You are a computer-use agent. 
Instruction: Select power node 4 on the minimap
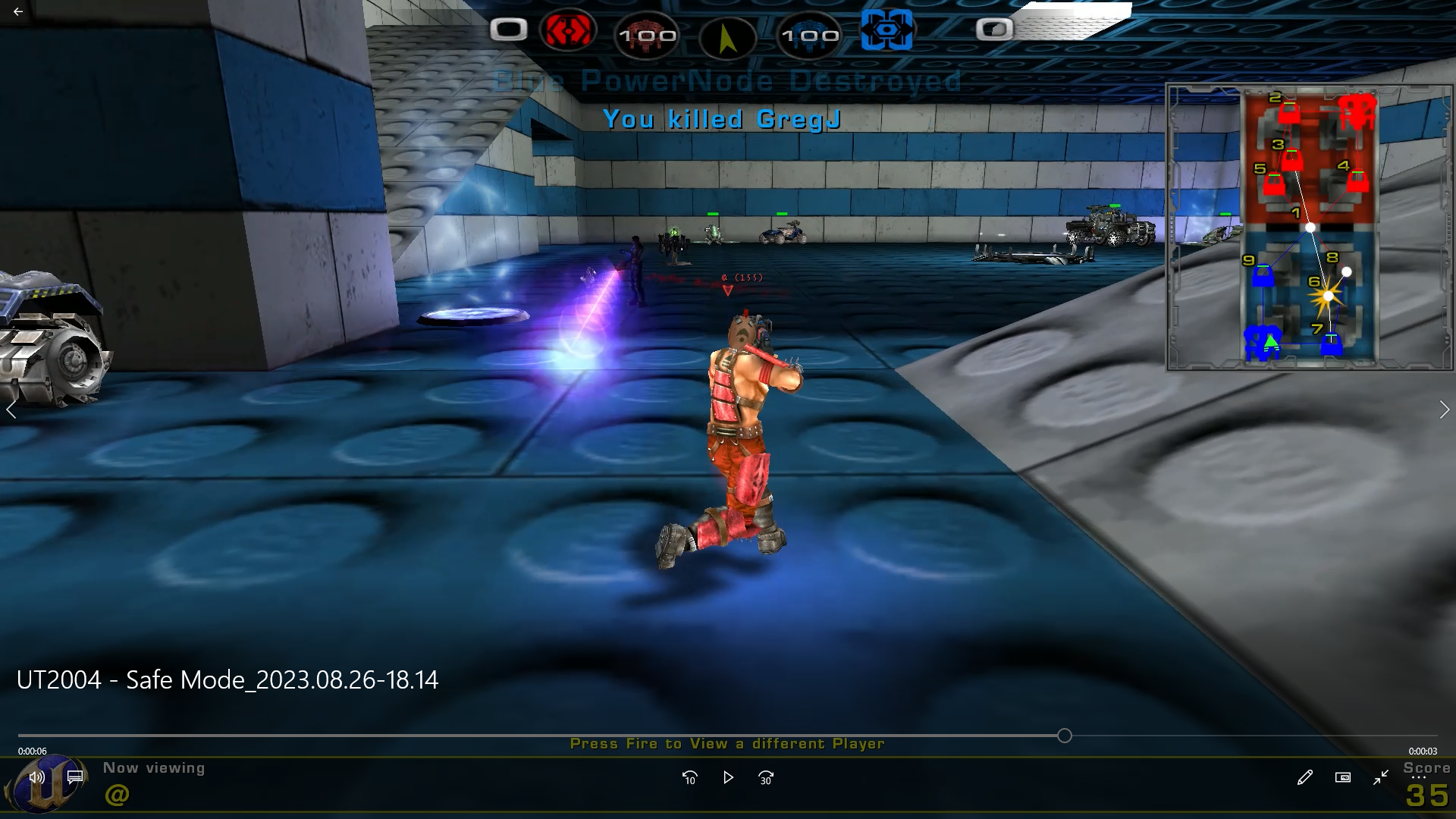click(x=1357, y=181)
